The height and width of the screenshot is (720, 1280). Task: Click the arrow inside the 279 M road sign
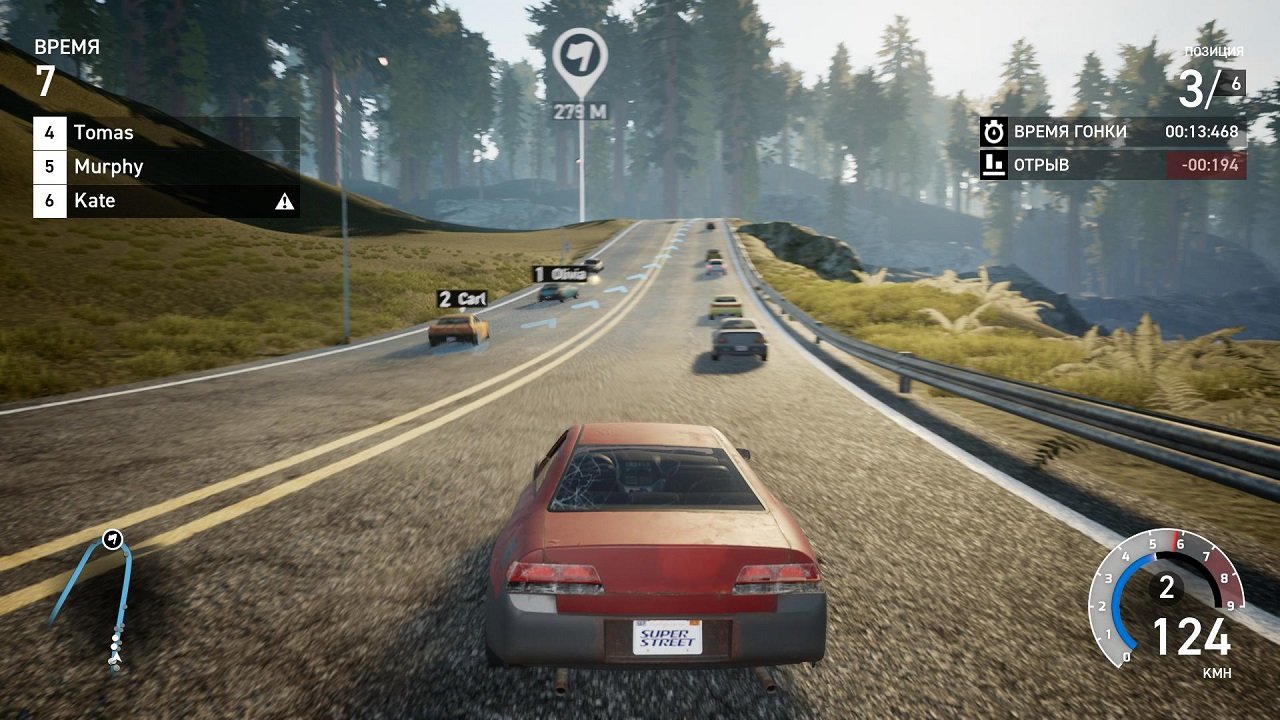click(578, 55)
